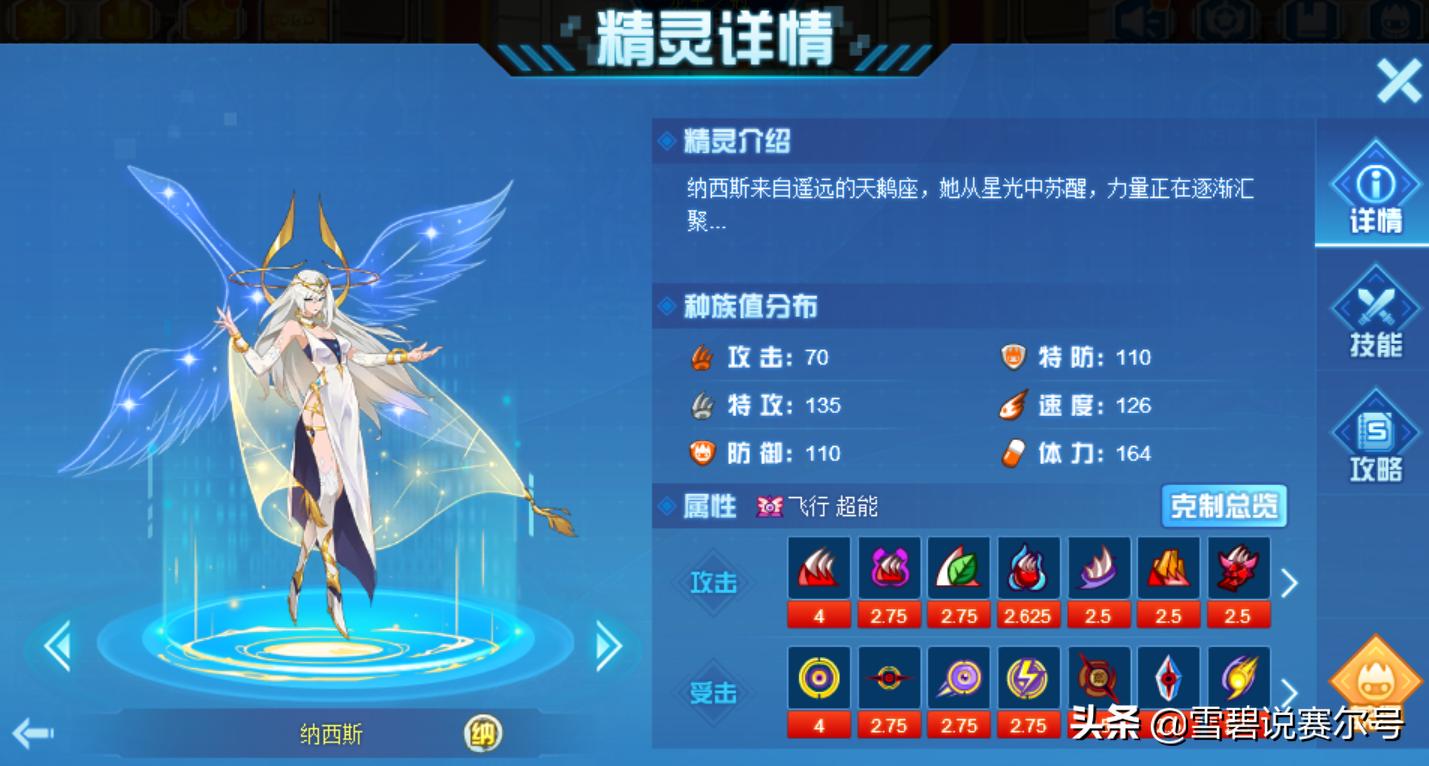Image resolution: width=1429 pixels, height=766 pixels.
Task: Click the red claw-type icon with 4x multiplier
Action: (x=819, y=570)
